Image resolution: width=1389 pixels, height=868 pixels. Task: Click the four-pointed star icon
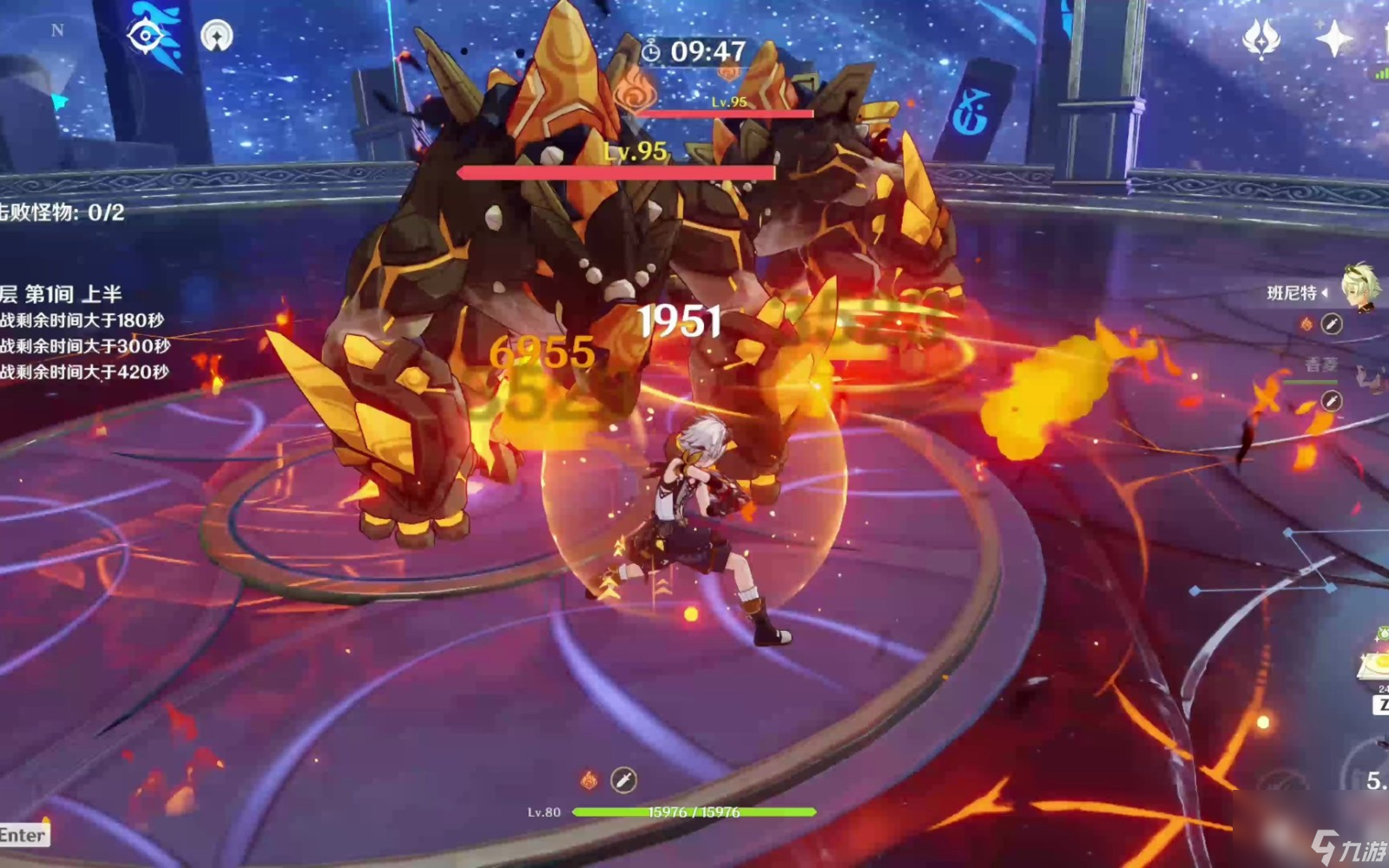point(1333,38)
